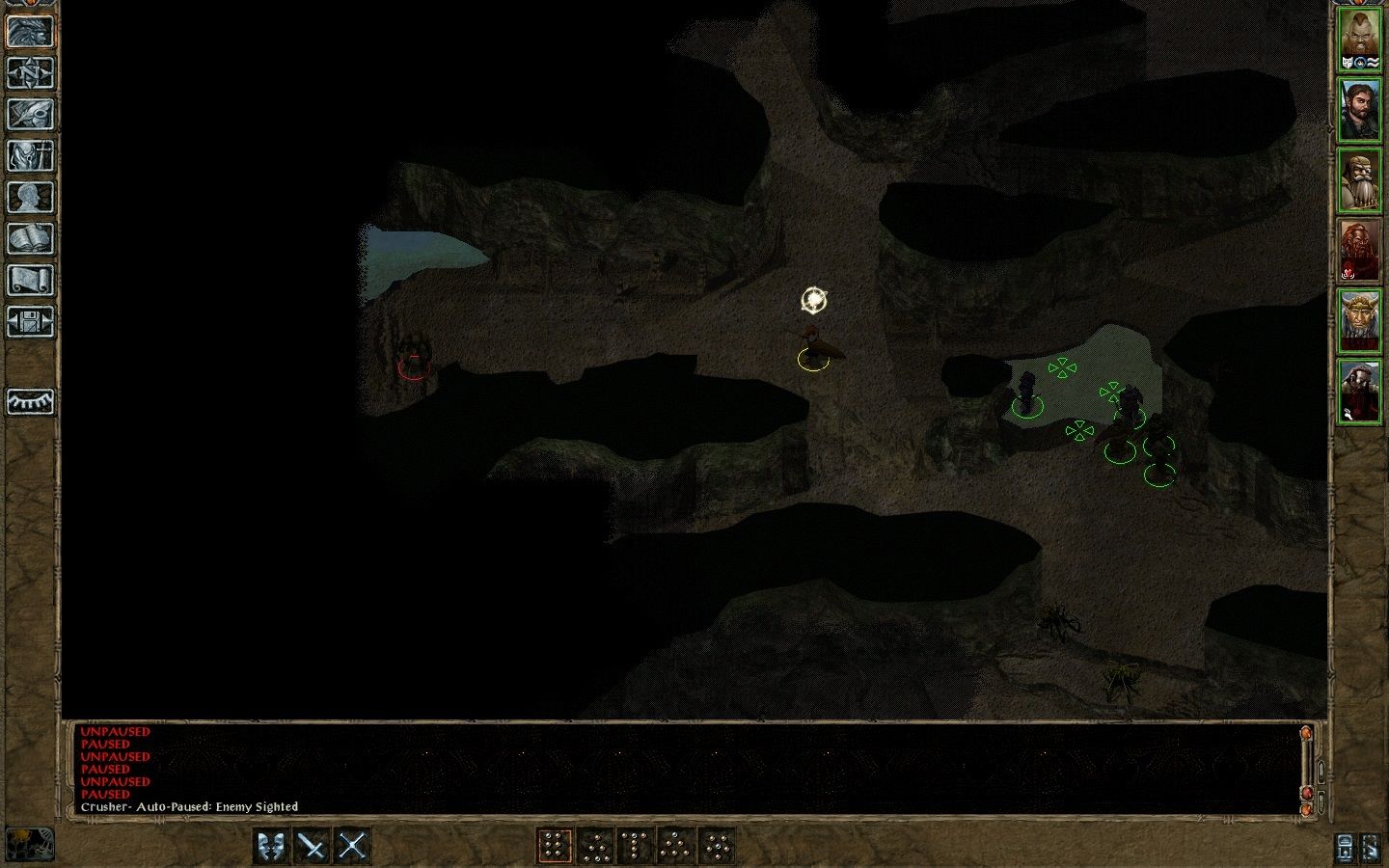Select the white-bearded dwarf portrait
This screenshot has height=868, width=1389.
point(1359,180)
